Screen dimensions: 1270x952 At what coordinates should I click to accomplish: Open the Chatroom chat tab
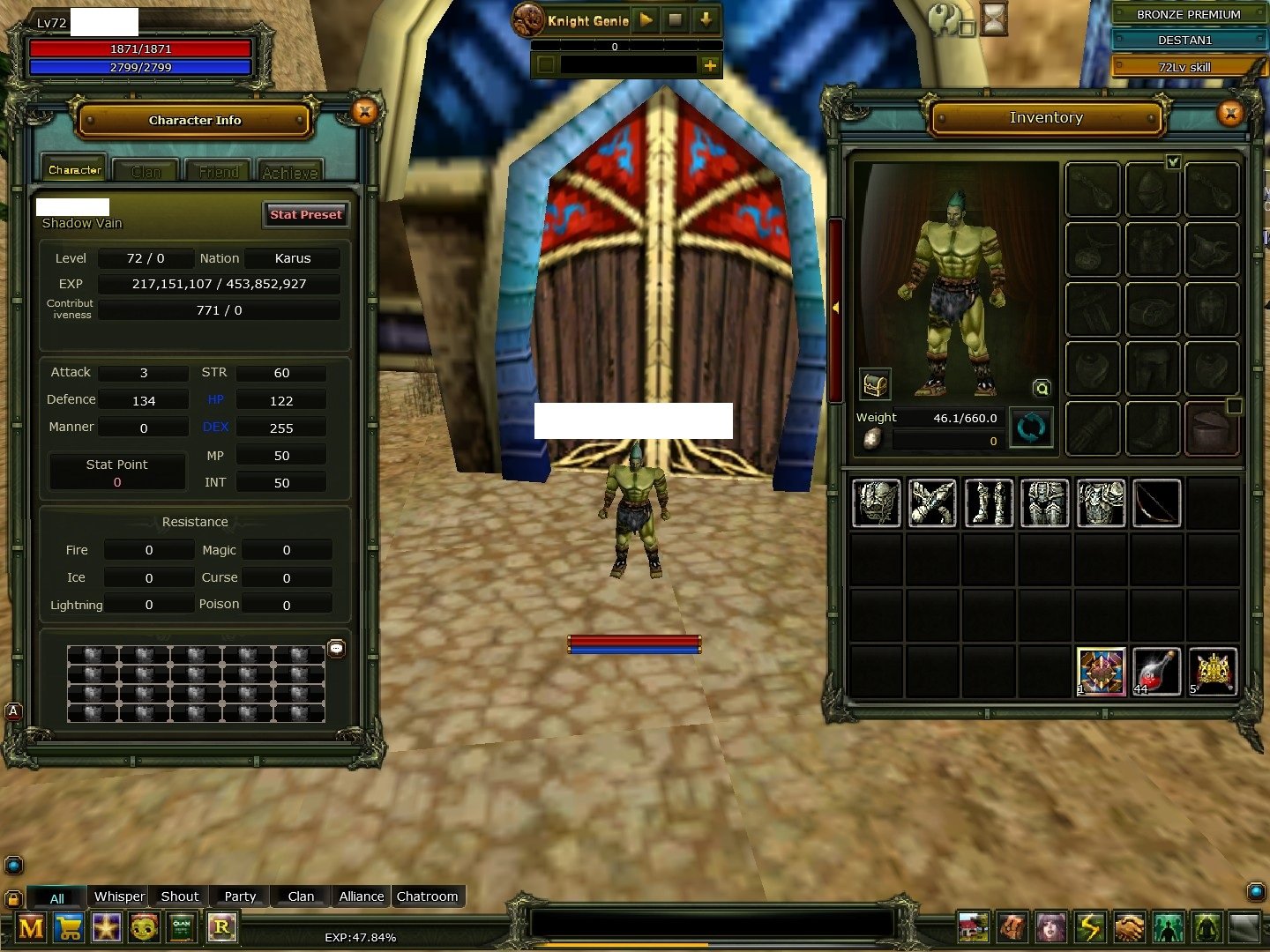pyautogui.click(x=427, y=896)
